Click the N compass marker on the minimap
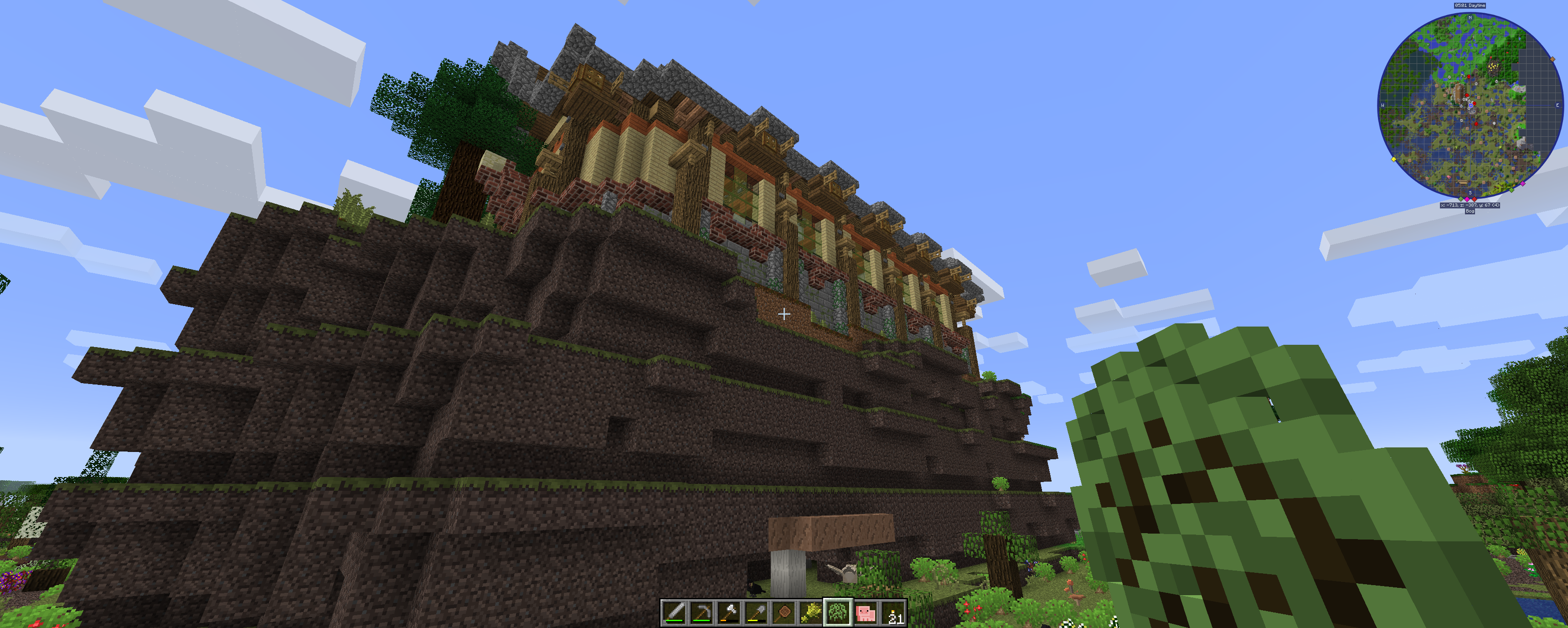The image size is (1568, 628). click(1471, 17)
